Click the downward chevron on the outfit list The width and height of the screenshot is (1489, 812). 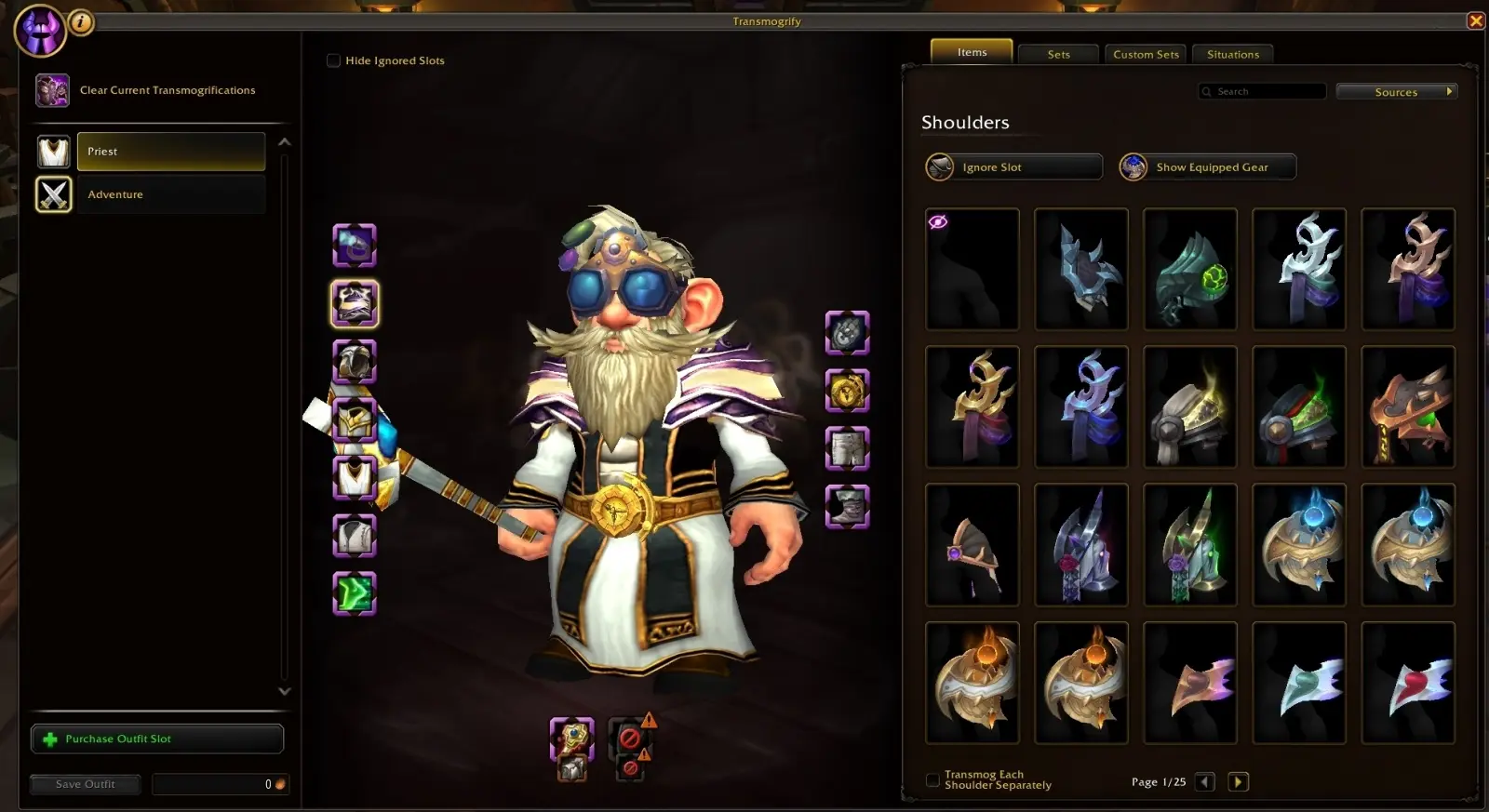click(x=286, y=692)
